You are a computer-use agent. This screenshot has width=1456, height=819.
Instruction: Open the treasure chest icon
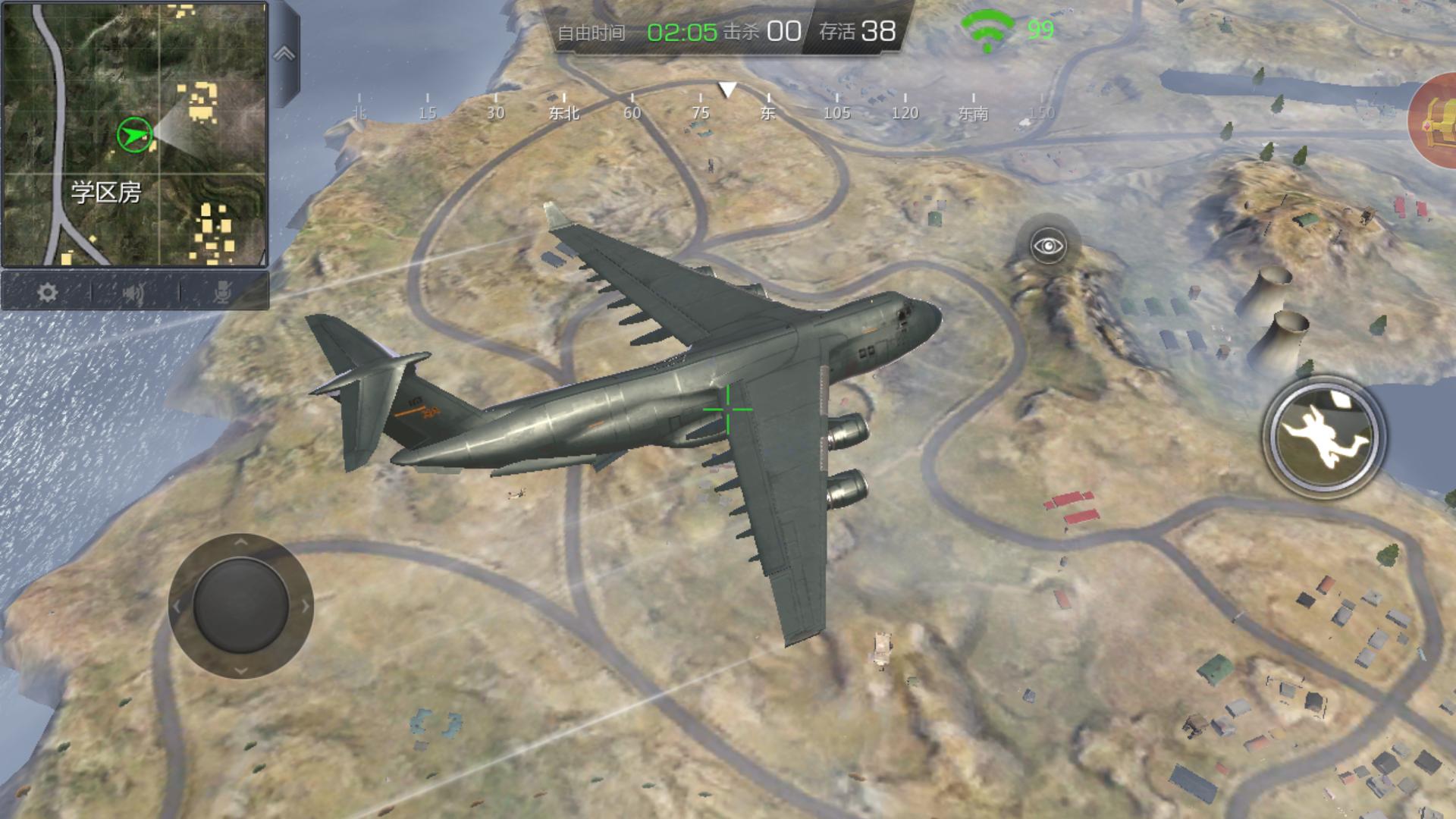pyautogui.click(x=1436, y=121)
